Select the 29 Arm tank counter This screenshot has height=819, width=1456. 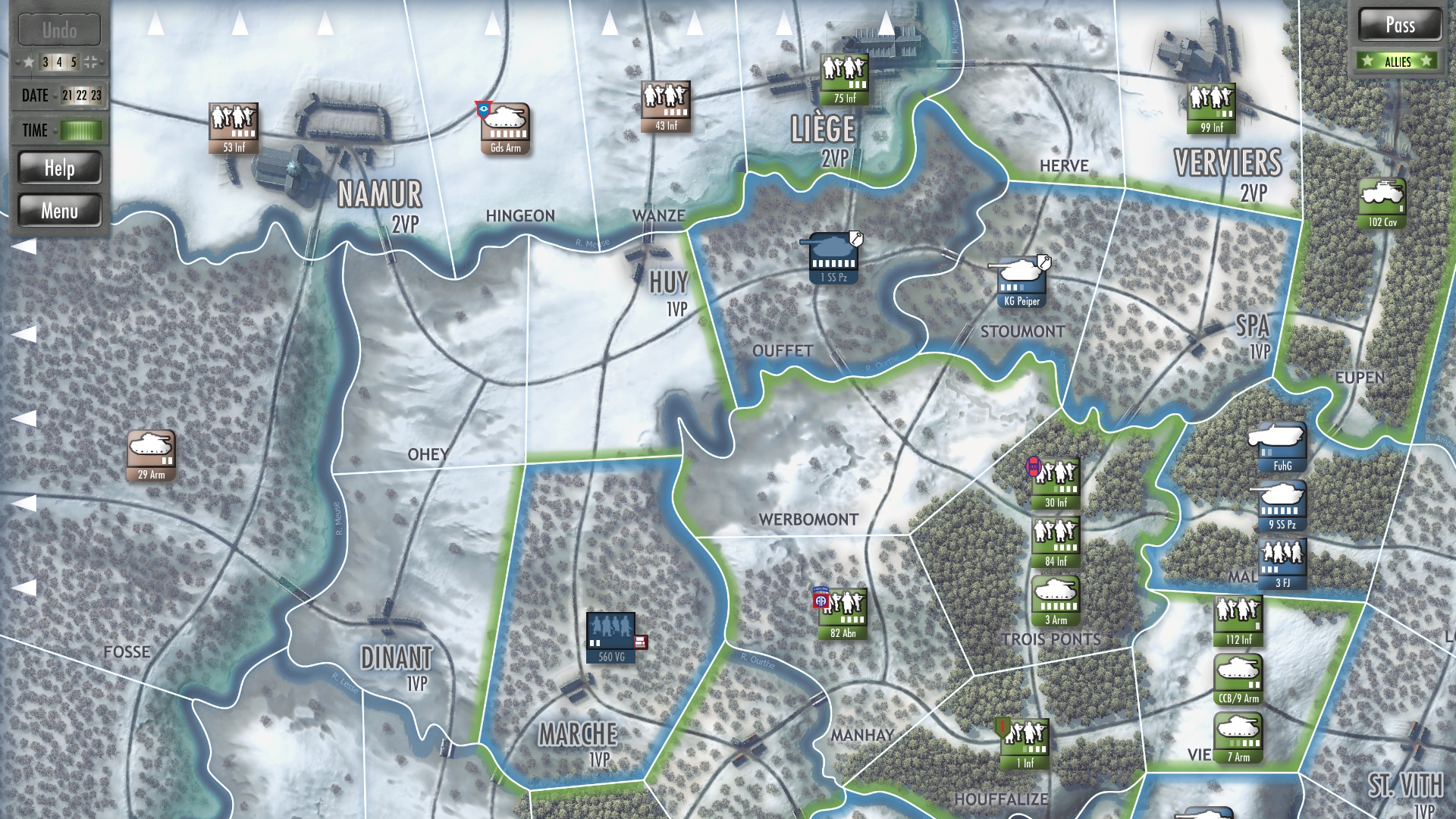151,450
